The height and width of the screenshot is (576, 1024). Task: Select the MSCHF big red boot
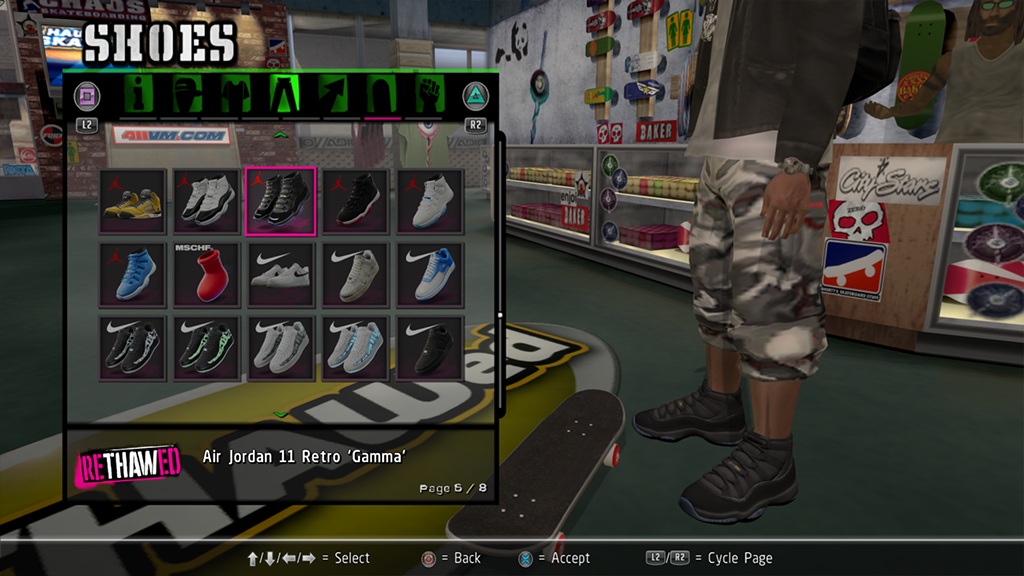[207, 275]
